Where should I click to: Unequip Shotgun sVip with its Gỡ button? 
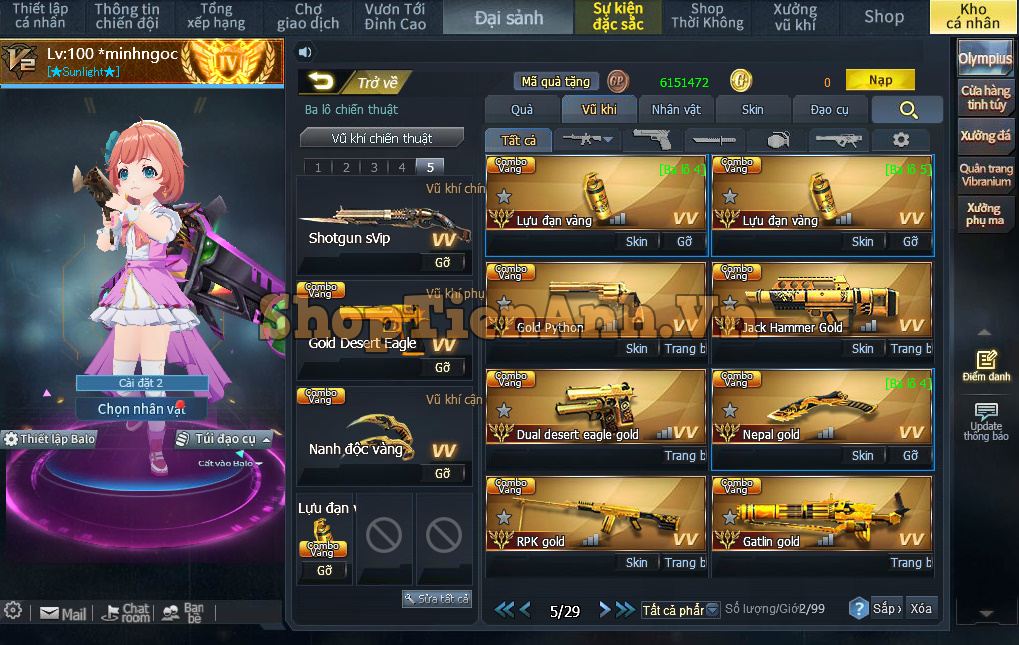pyautogui.click(x=443, y=263)
